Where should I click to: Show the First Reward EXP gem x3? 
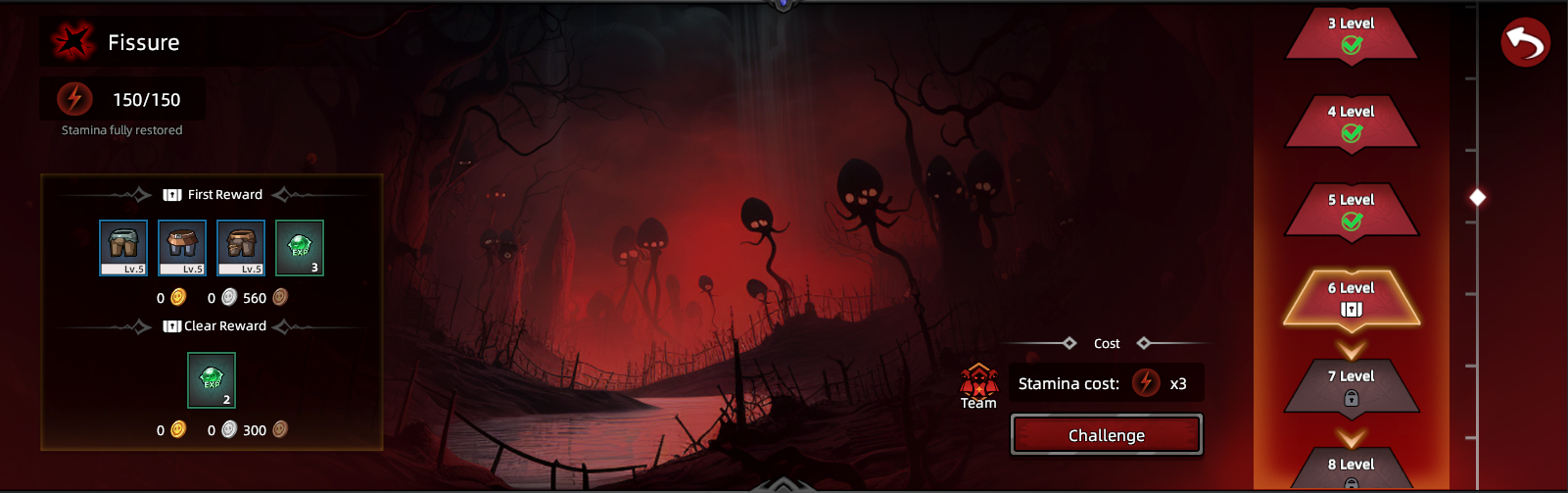300,248
